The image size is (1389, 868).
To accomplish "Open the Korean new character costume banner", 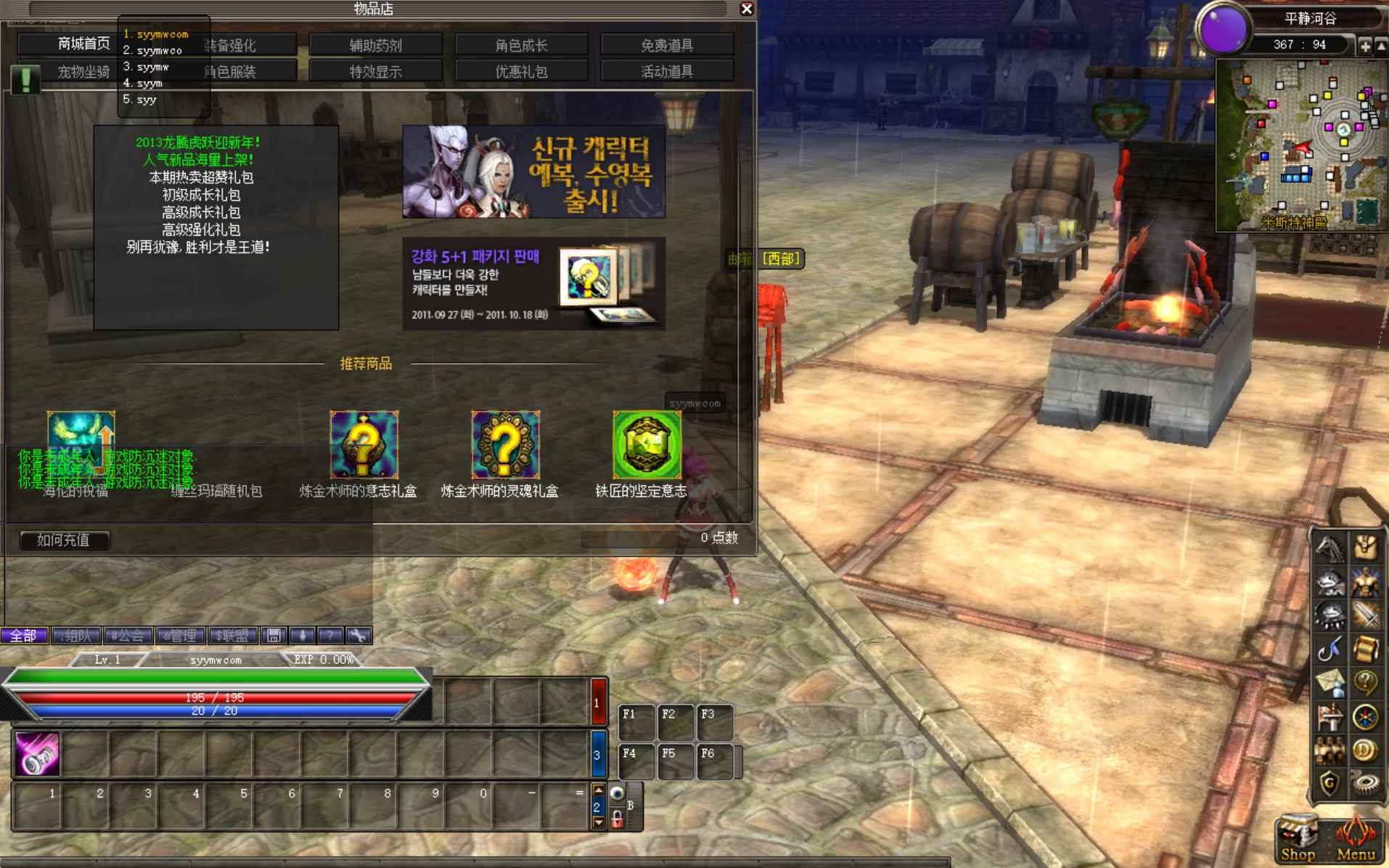I will point(533,171).
